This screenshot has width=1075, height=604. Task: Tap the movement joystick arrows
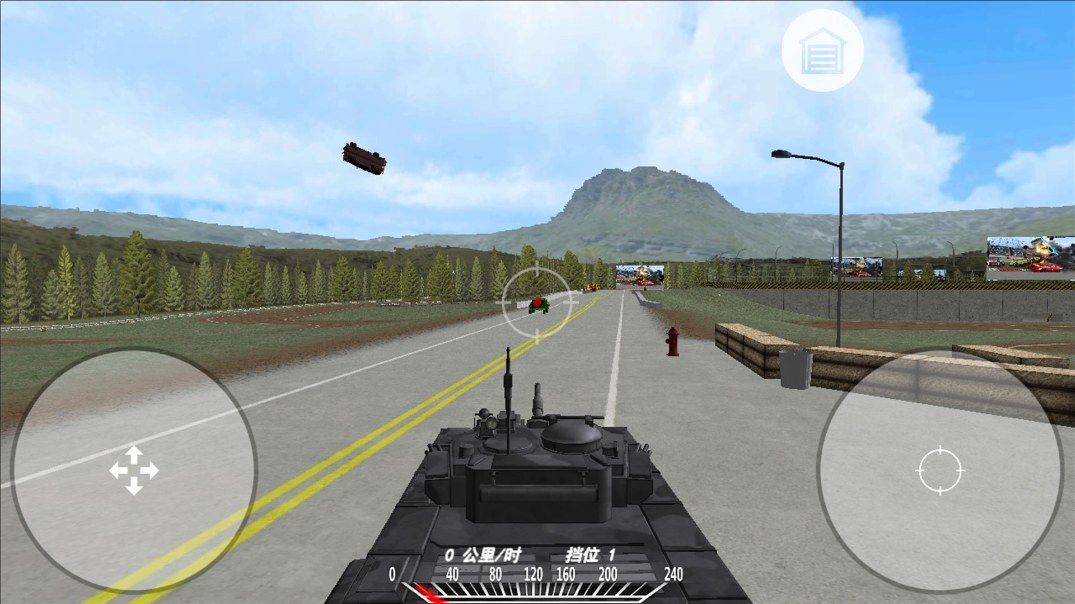[134, 470]
